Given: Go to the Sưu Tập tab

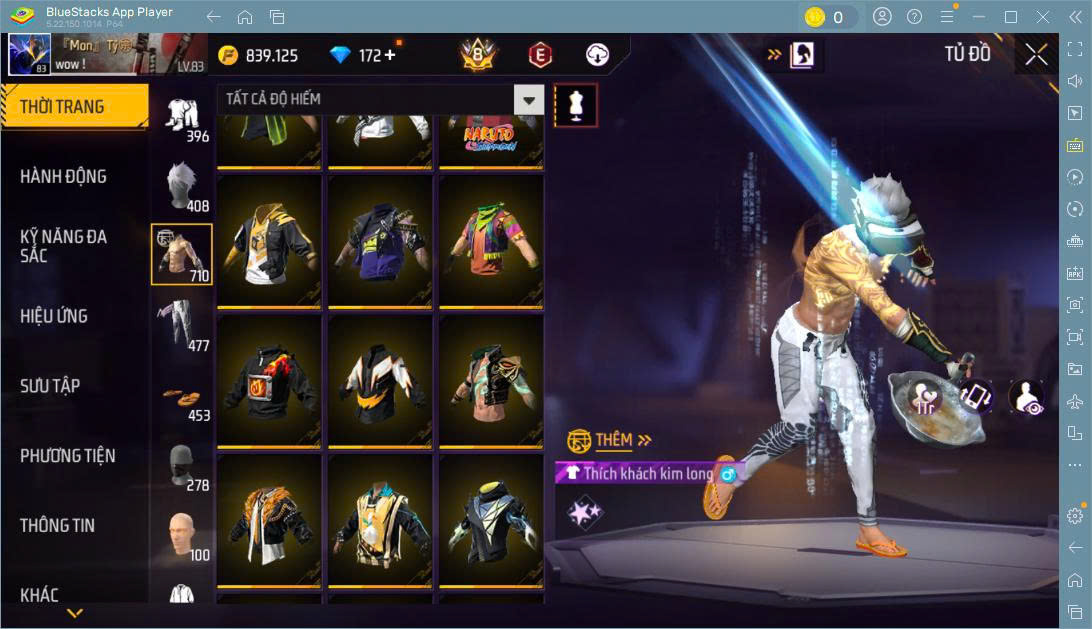Looking at the screenshot, I should coord(50,386).
